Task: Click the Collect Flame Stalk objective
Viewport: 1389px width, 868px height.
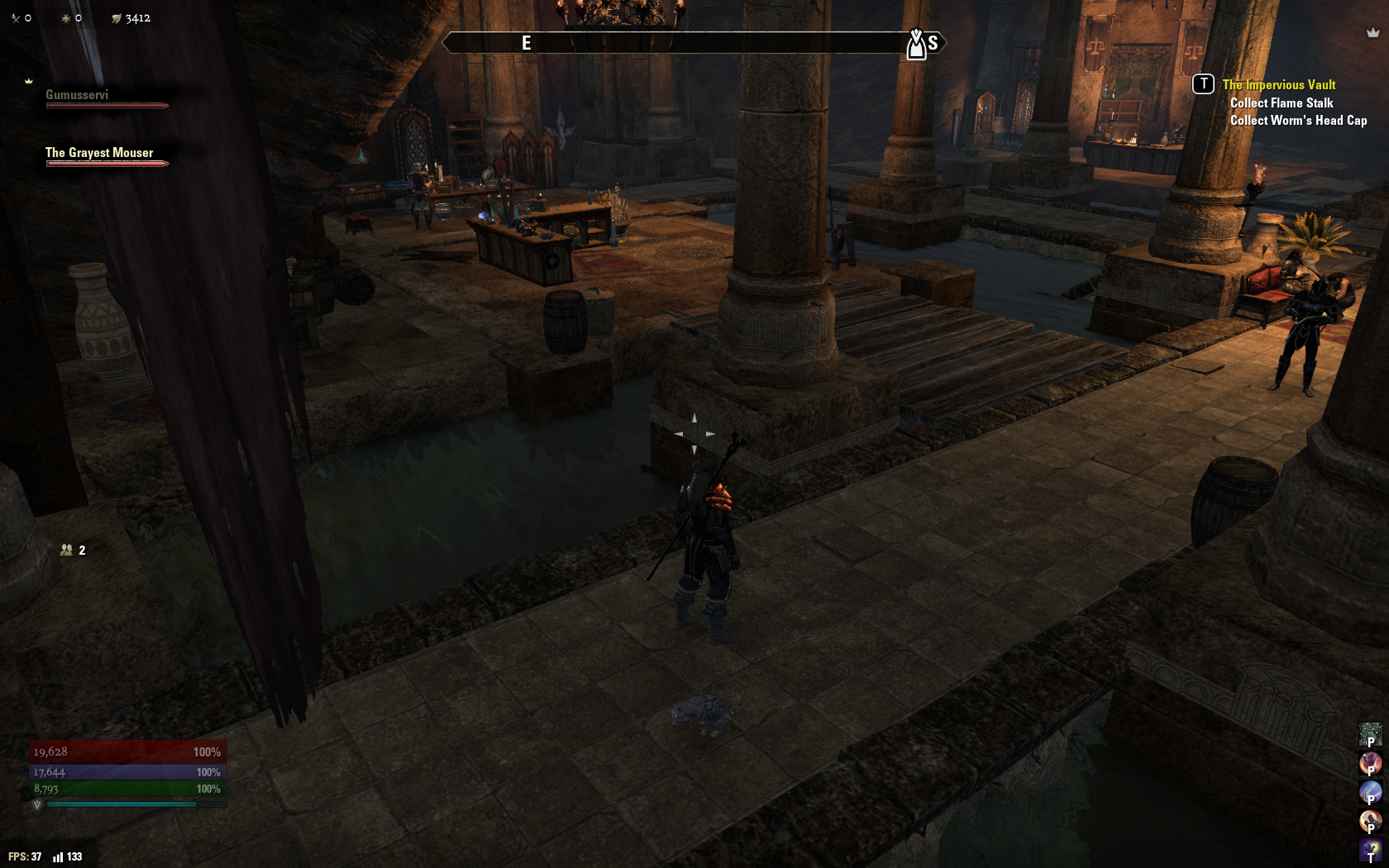Action: point(1281,103)
